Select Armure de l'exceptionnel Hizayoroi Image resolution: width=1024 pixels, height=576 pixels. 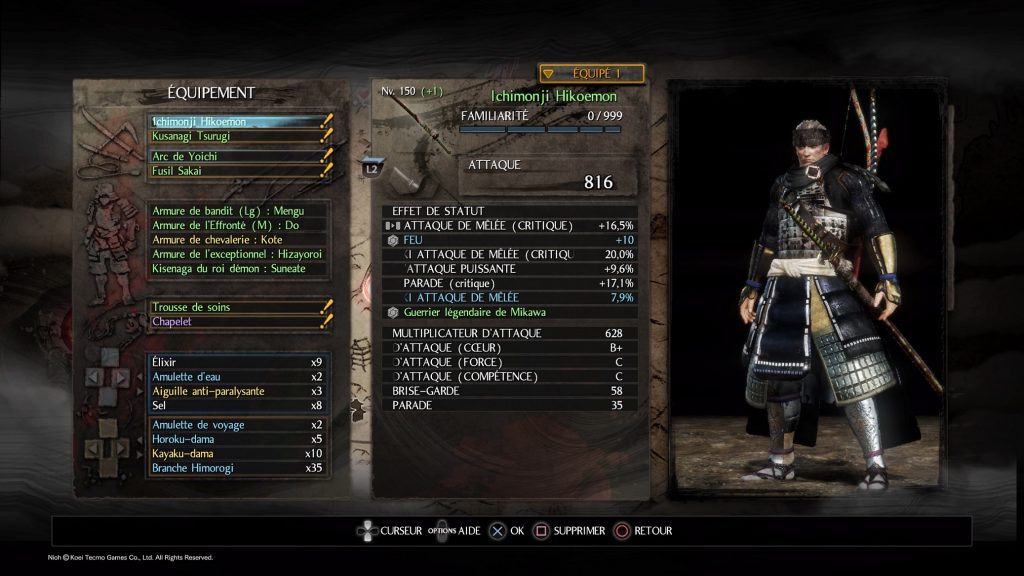[236, 254]
